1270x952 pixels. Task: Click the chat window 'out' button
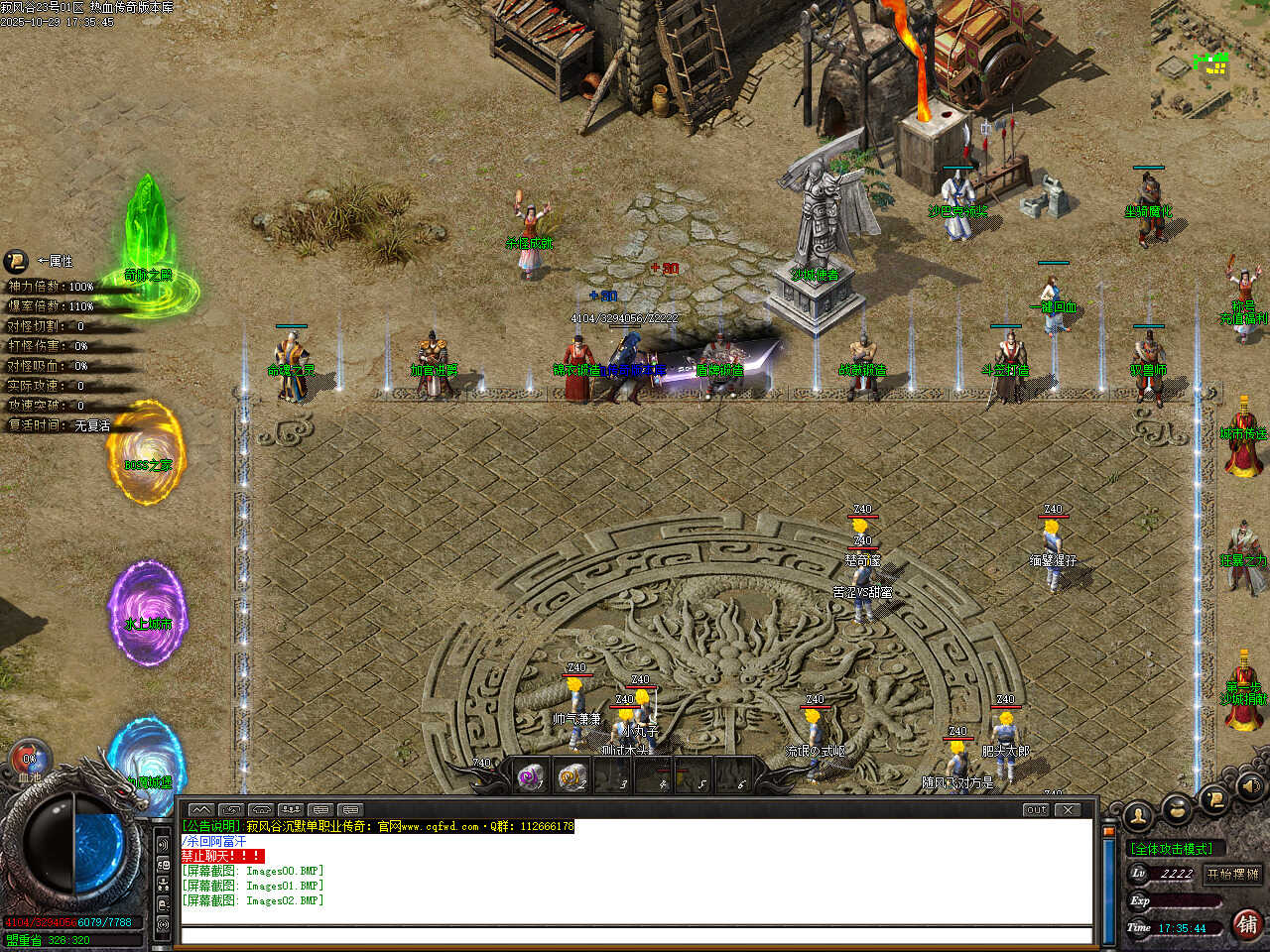point(1036,809)
